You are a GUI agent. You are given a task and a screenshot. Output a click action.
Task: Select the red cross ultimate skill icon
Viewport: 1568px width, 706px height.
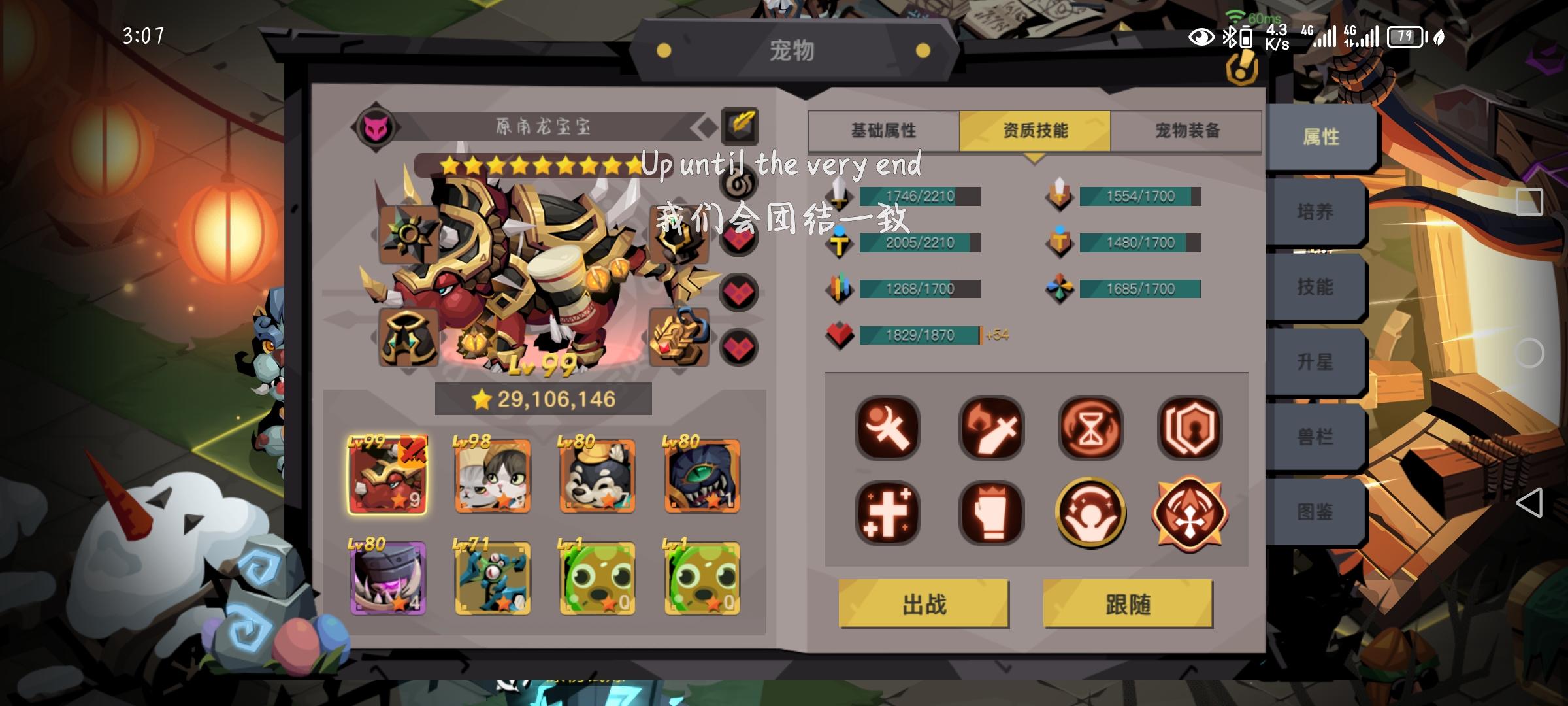(x=1190, y=513)
